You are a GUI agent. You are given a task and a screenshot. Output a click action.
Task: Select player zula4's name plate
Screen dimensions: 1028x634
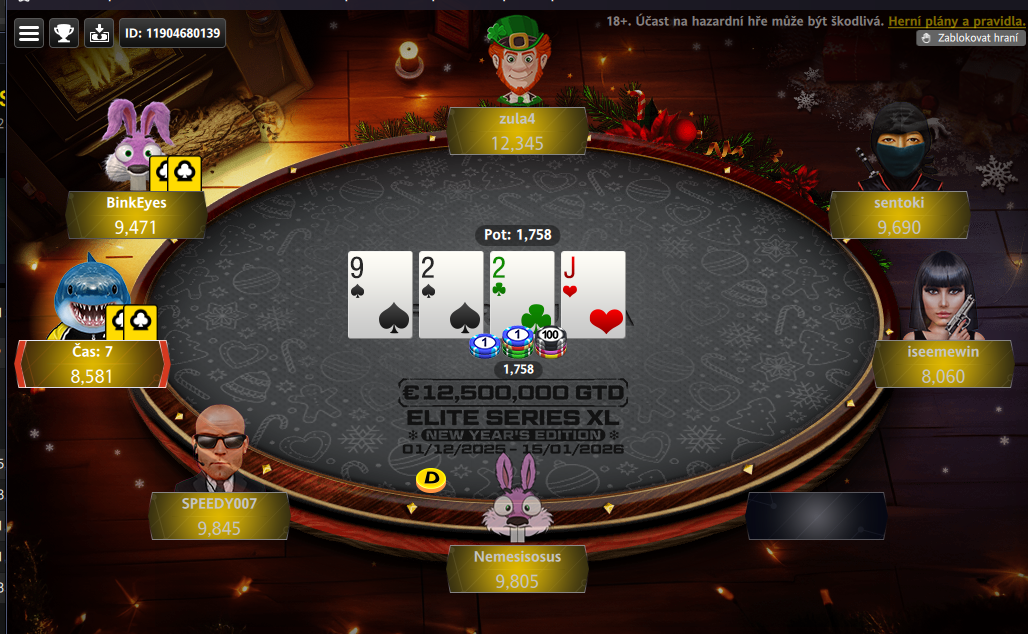tap(517, 131)
